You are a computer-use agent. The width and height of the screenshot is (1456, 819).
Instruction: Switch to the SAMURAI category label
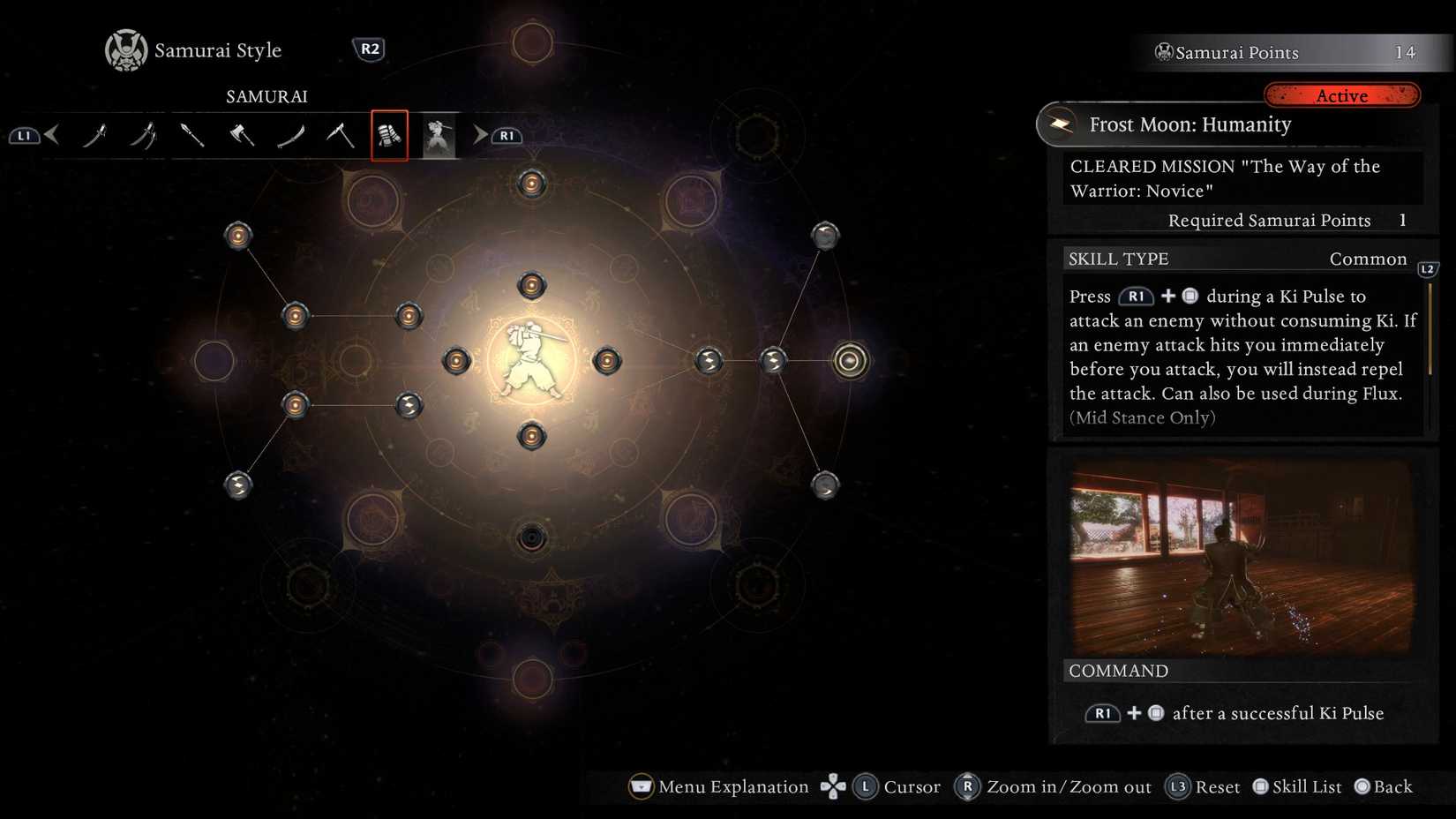coord(266,96)
